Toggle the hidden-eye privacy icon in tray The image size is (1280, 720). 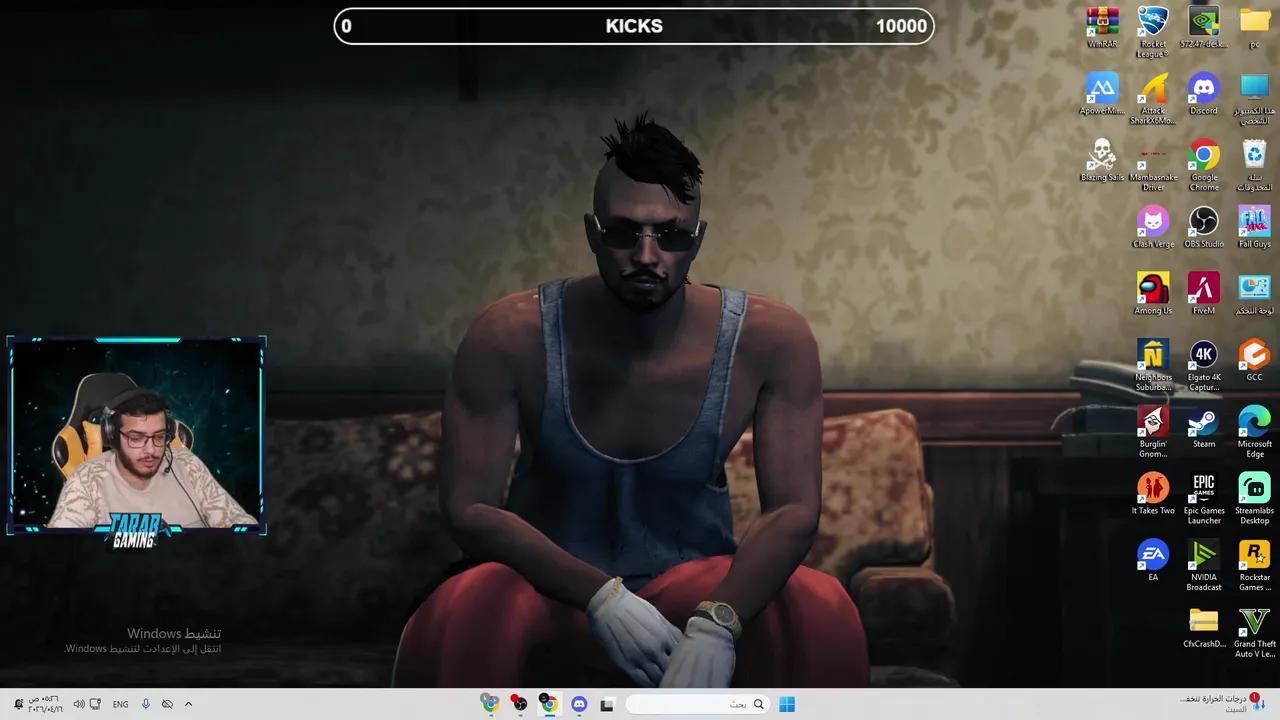click(168, 703)
